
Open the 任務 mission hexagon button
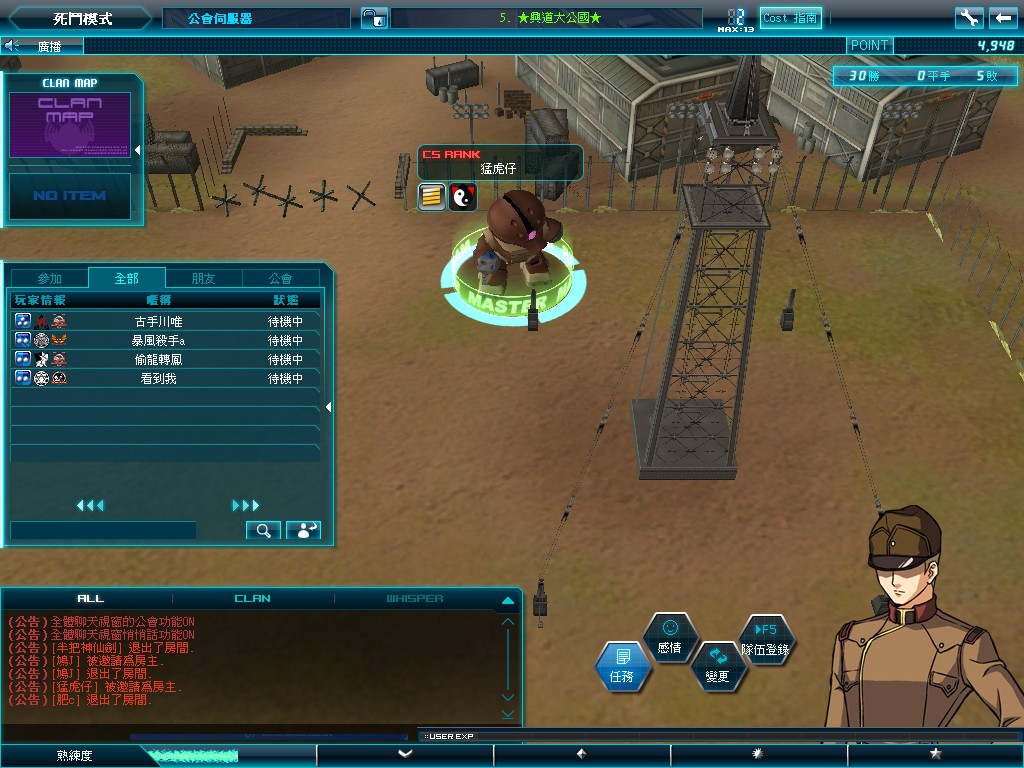622,666
